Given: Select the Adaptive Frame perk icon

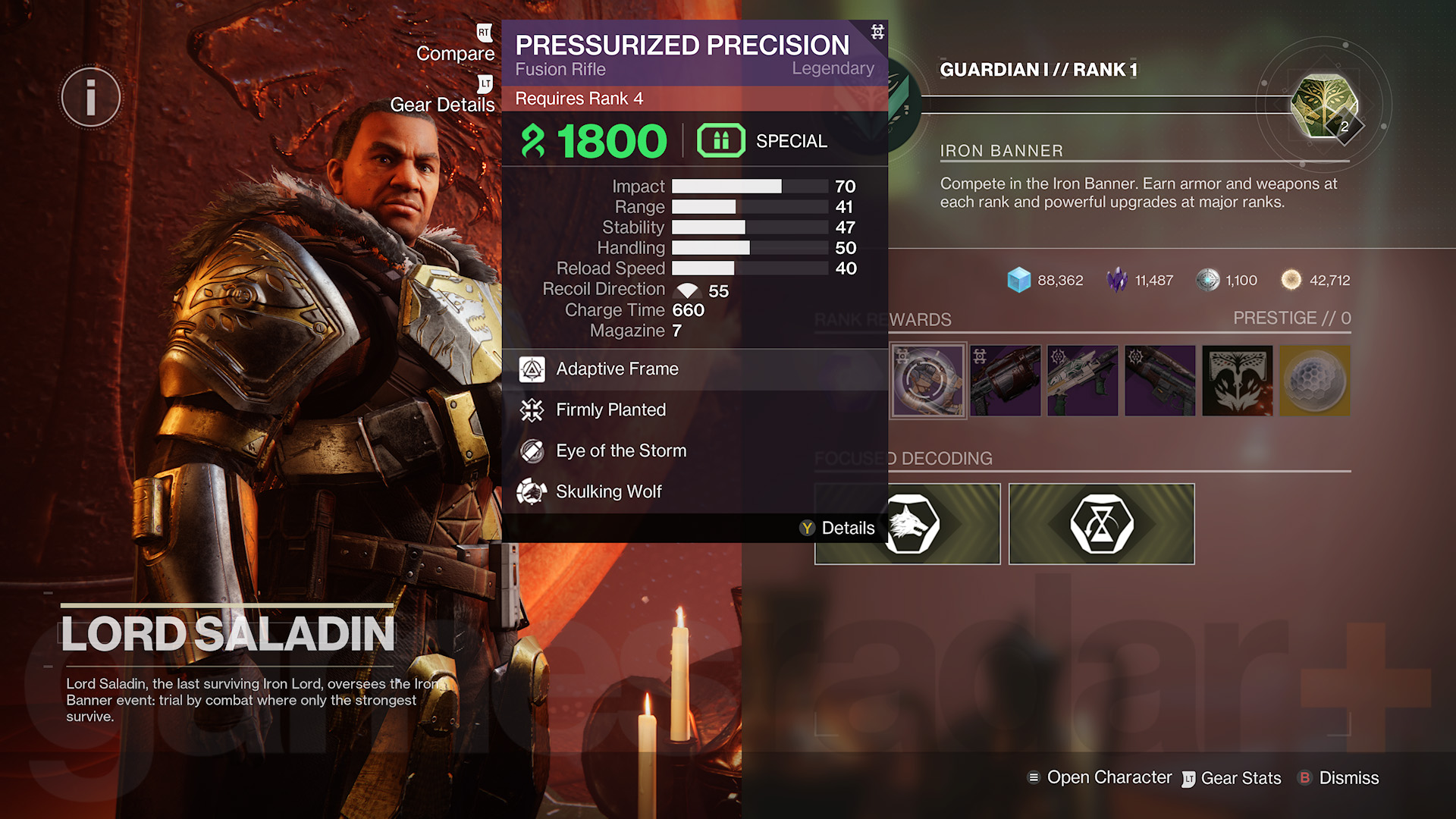Looking at the screenshot, I should click(533, 369).
